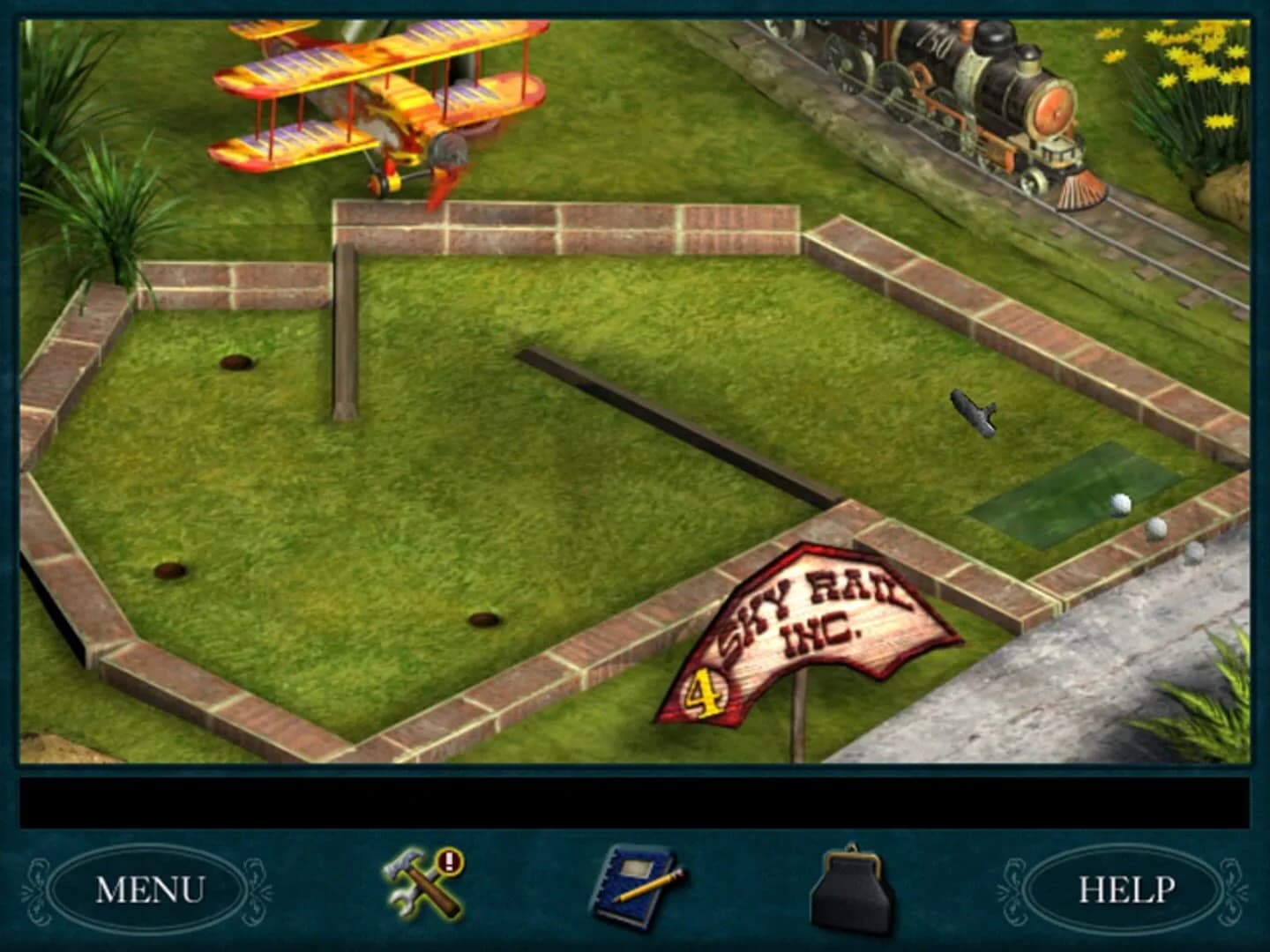
Task: Click the hole cup nearest the sign
Action: [x=482, y=619]
